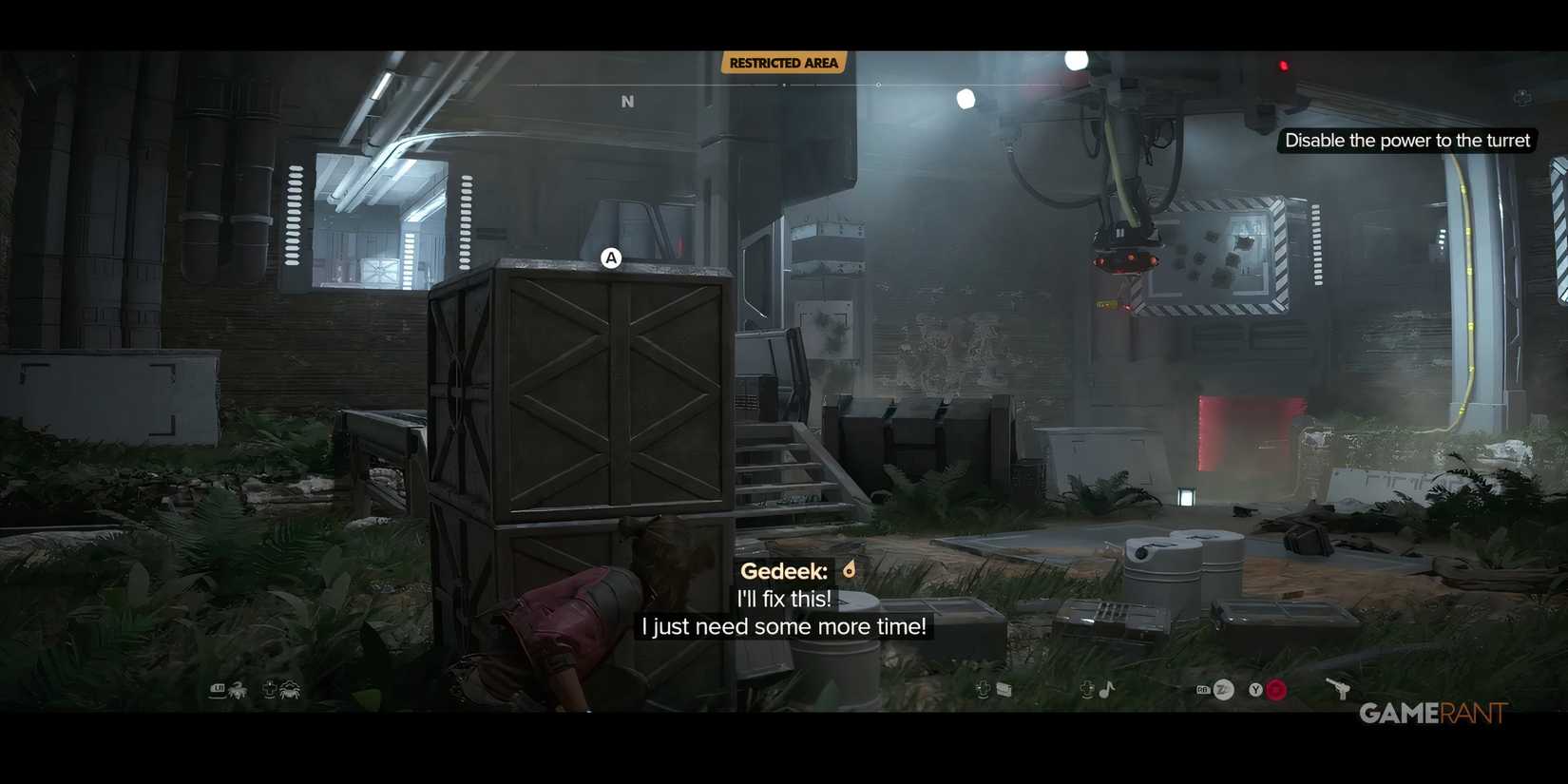Click the d-pad icon in the center HUD cluster
This screenshot has width=1568, height=784.
(x=983, y=689)
